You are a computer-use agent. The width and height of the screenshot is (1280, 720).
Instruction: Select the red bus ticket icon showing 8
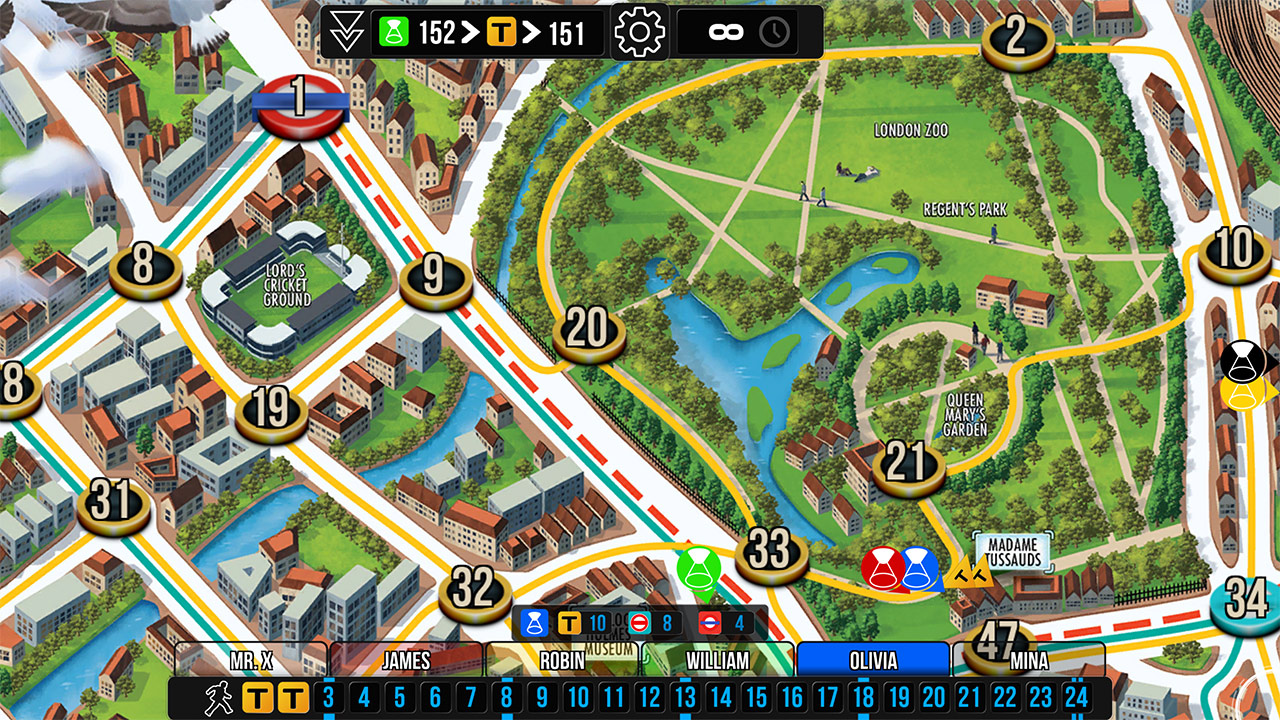(x=640, y=621)
